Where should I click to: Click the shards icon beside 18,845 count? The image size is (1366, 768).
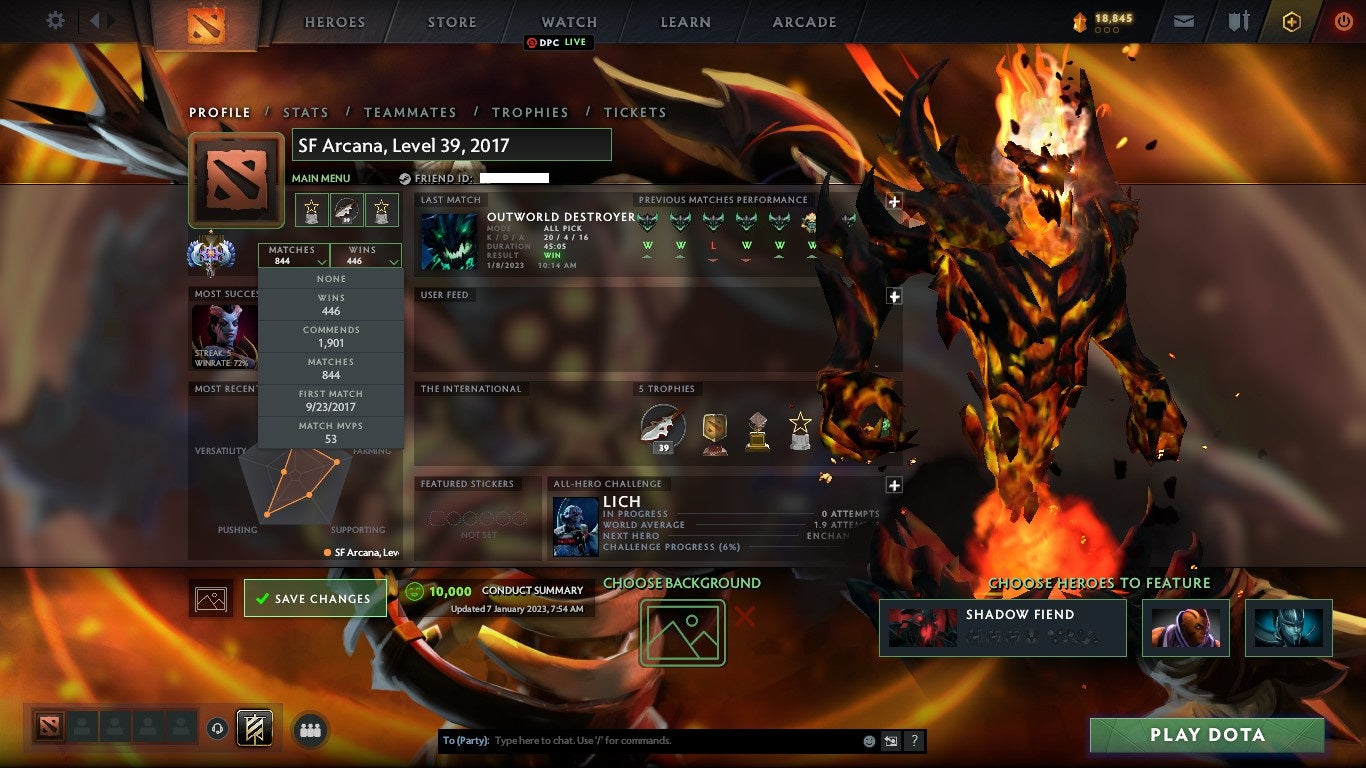[1078, 18]
